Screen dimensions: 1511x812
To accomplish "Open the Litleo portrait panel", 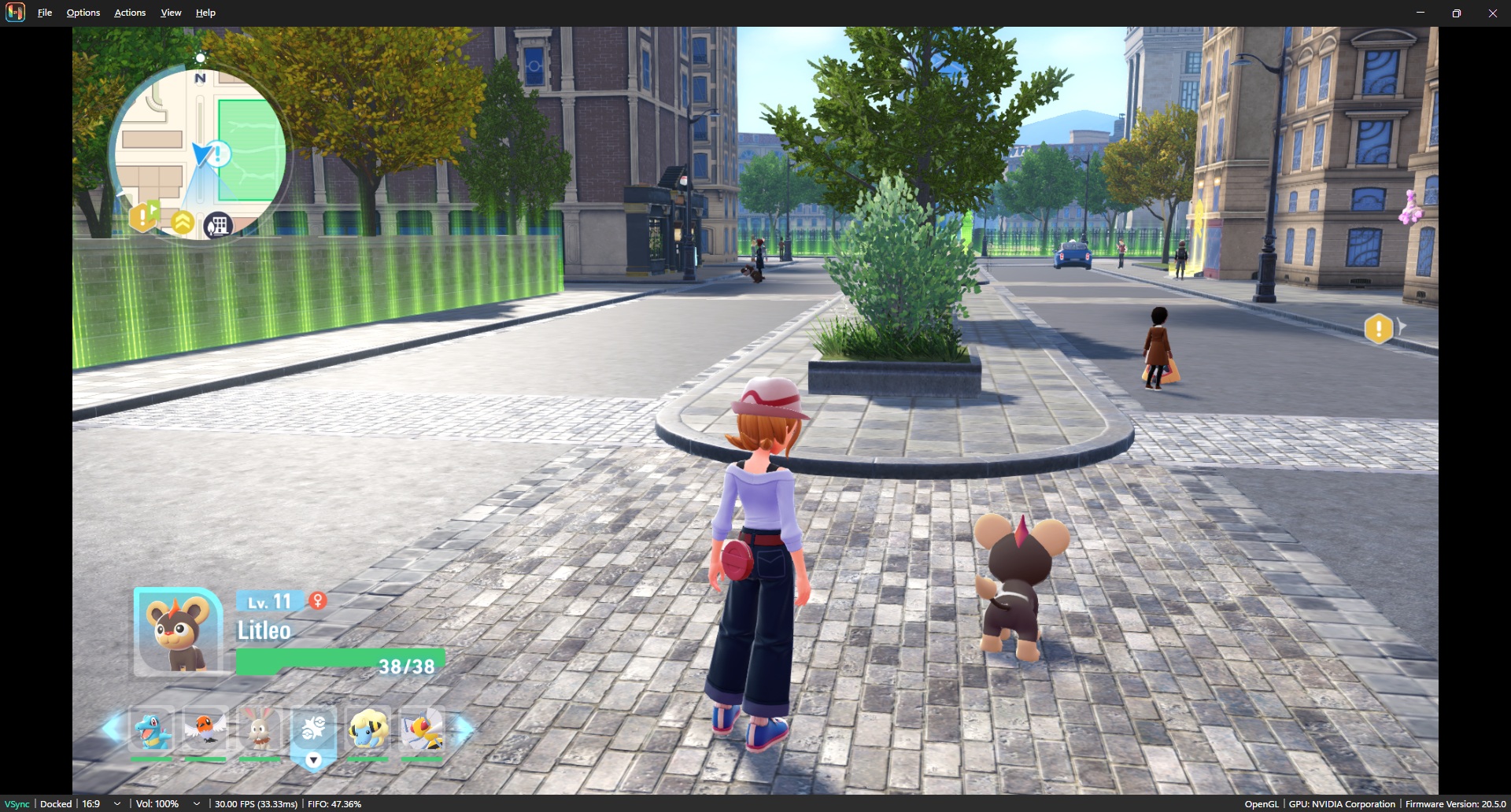I will coord(179,632).
